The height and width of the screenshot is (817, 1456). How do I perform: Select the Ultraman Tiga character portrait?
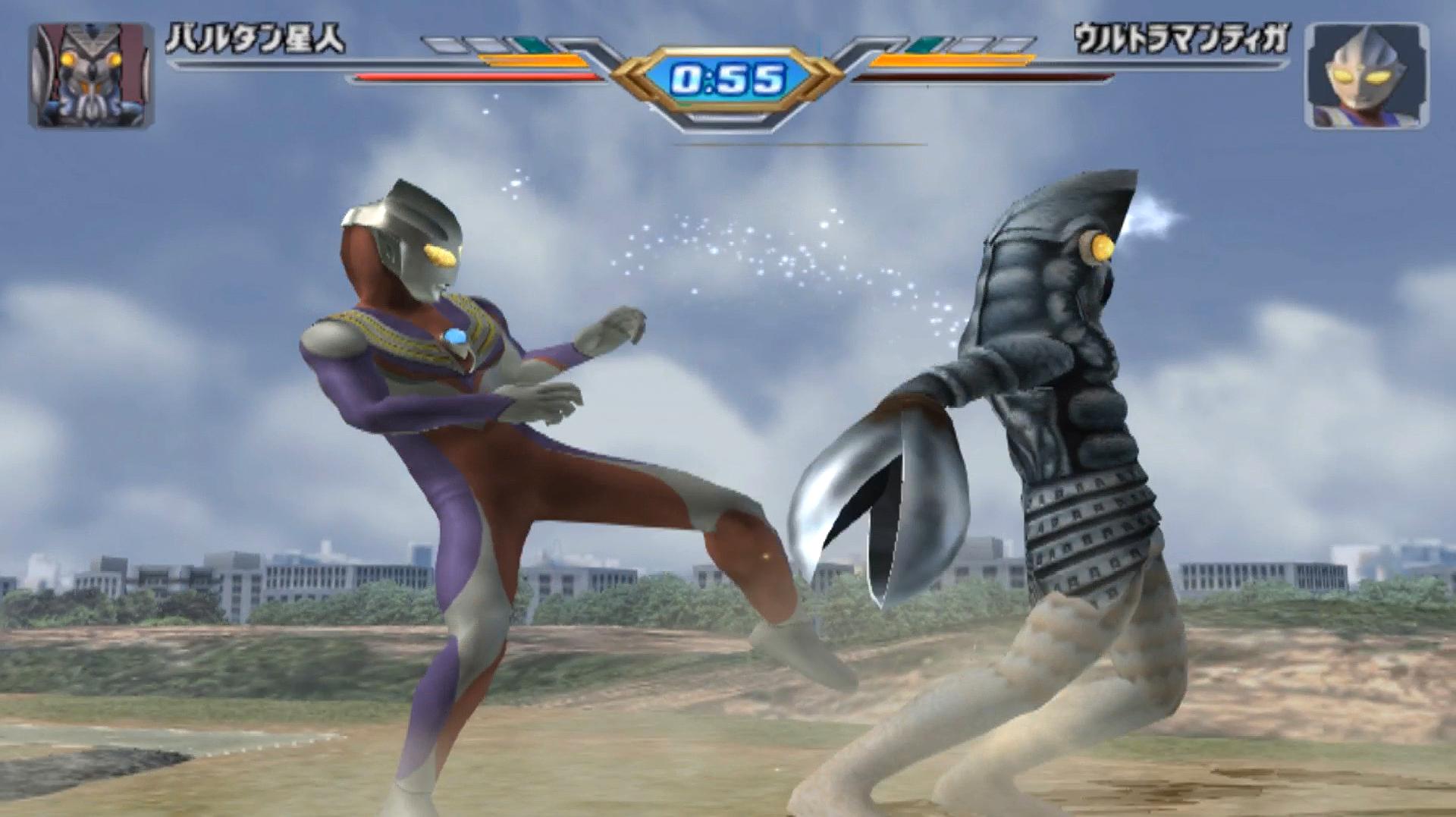(x=1366, y=75)
